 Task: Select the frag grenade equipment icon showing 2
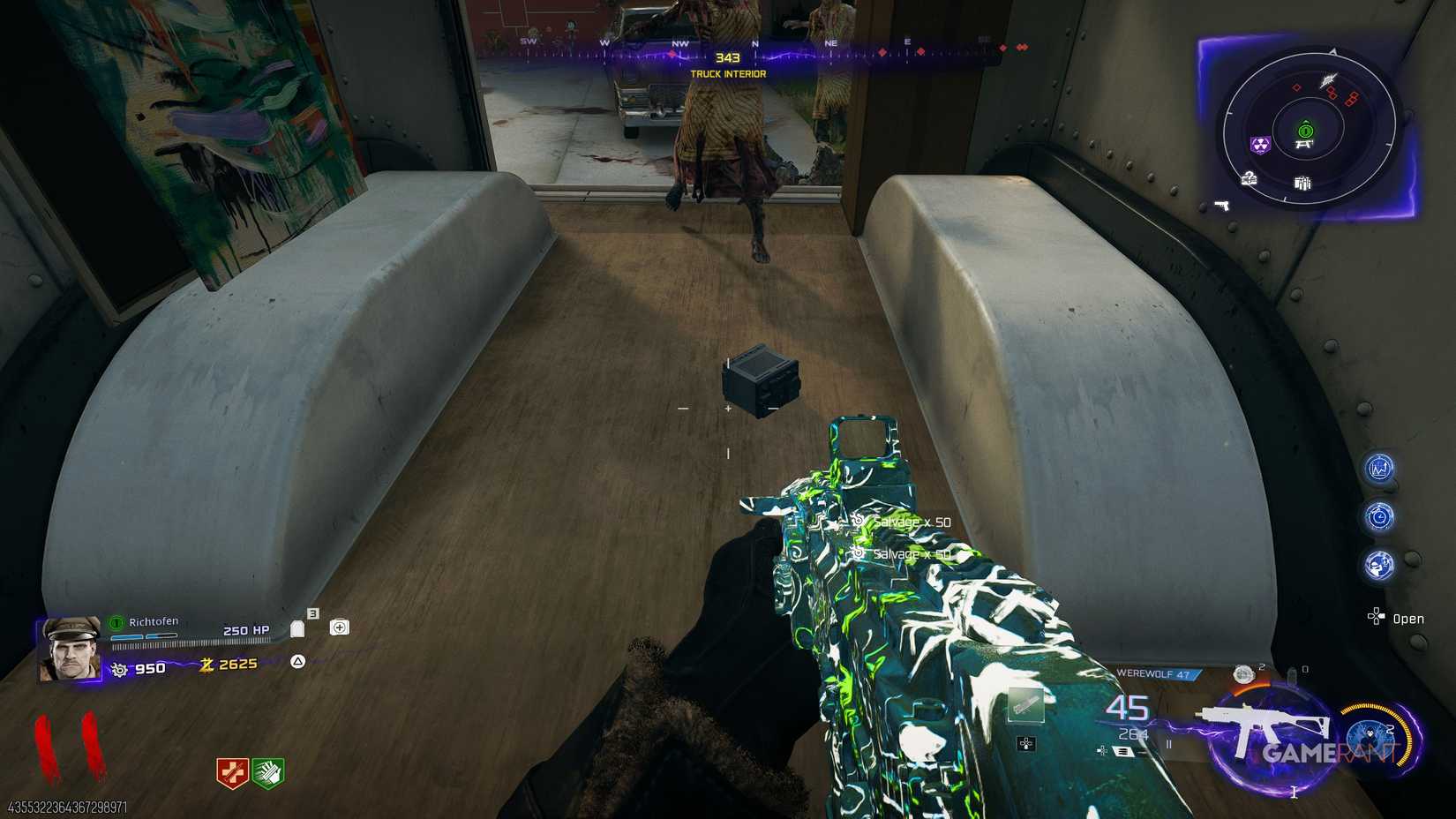[x=1243, y=675]
